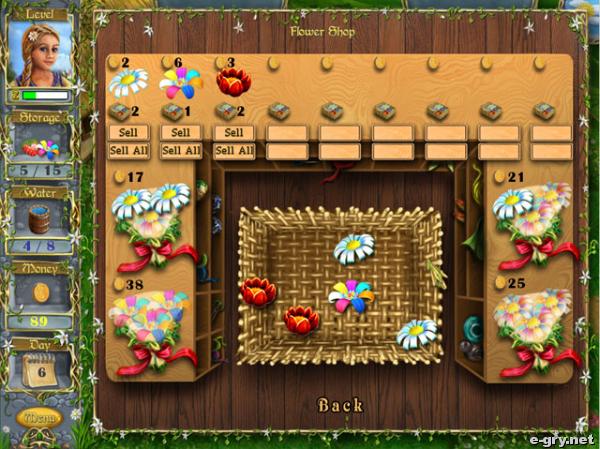
Task: Go Back from the Flower Shop
Action: 340,405
